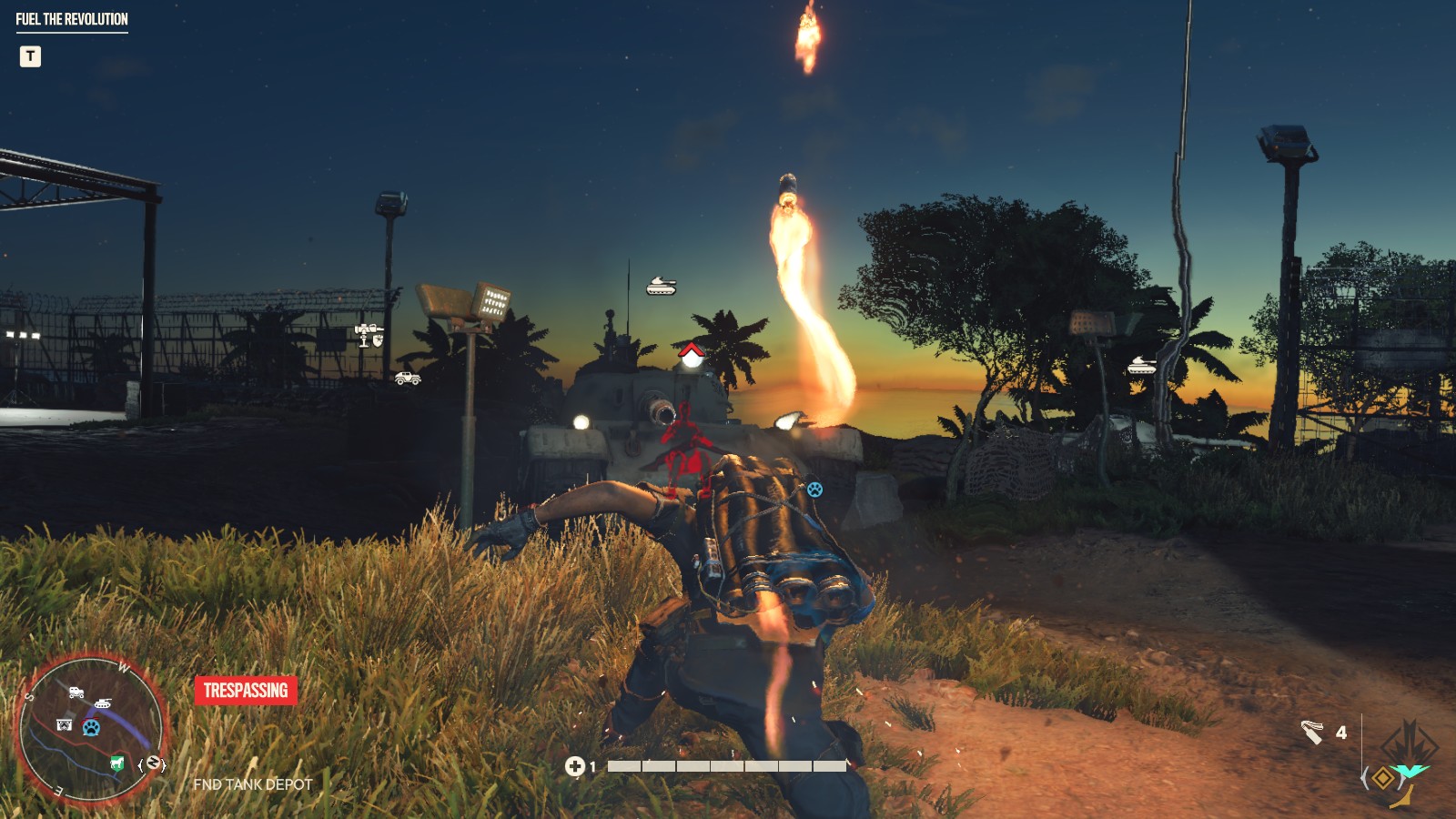Click the anti-aircraft gun and shield icon
The height and width of the screenshot is (819, 1456).
click(x=369, y=335)
